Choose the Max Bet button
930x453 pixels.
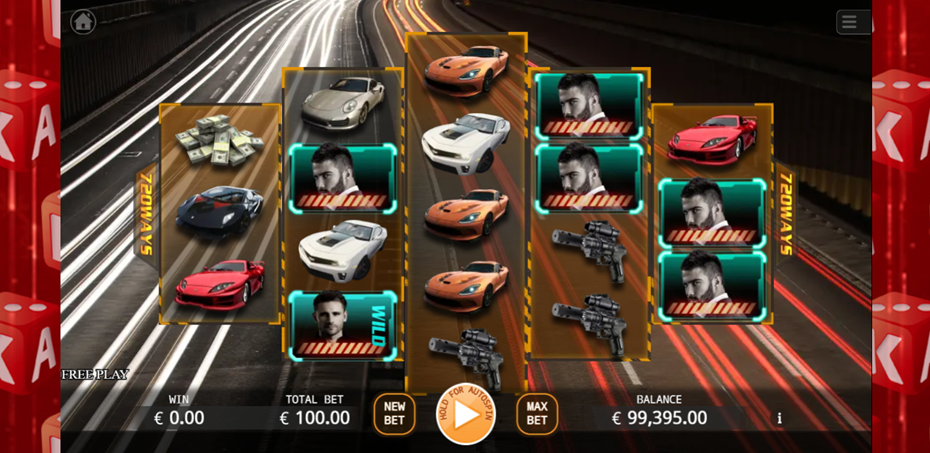[537, 414]
